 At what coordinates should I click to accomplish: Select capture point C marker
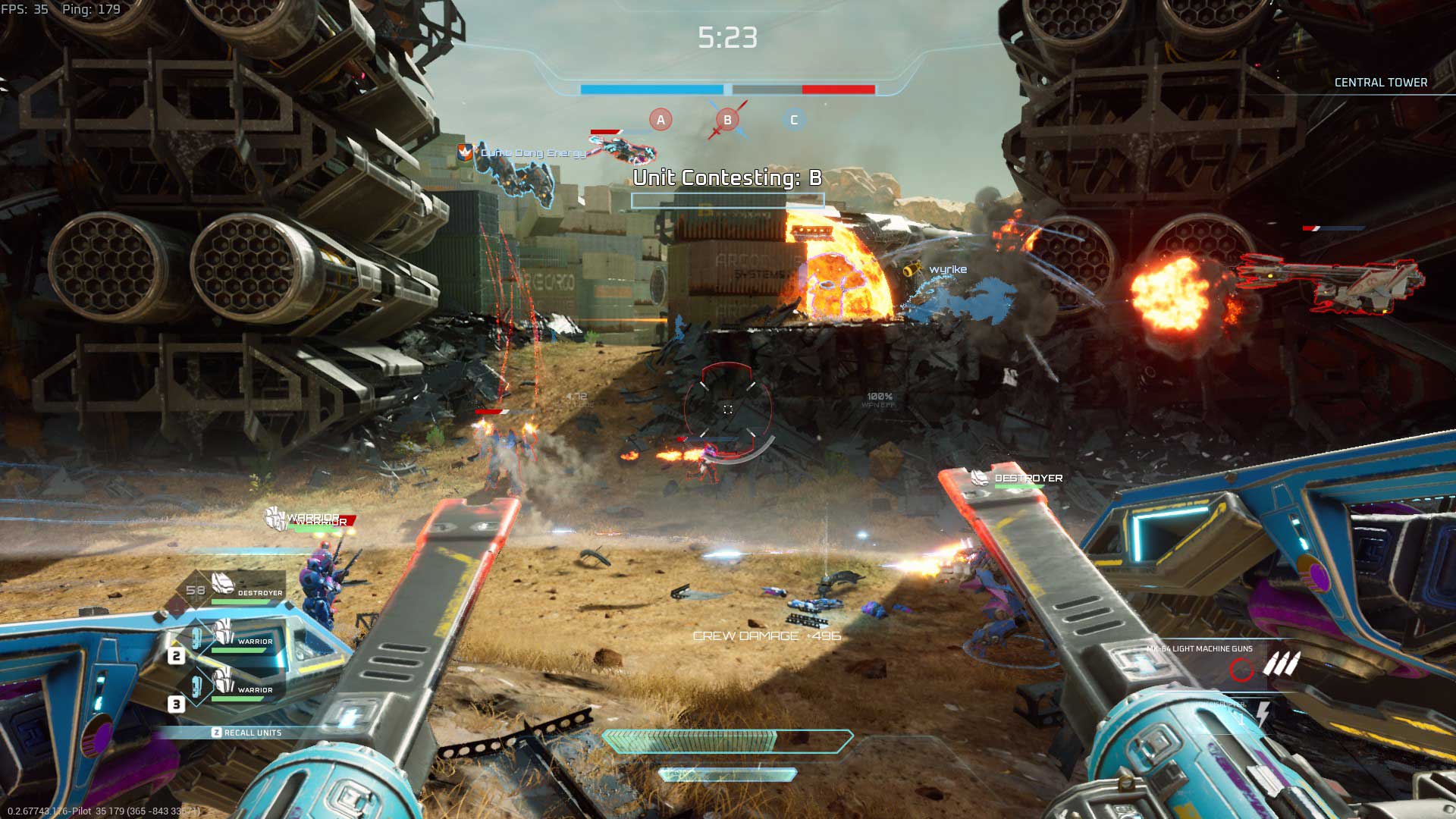point(794,120)
